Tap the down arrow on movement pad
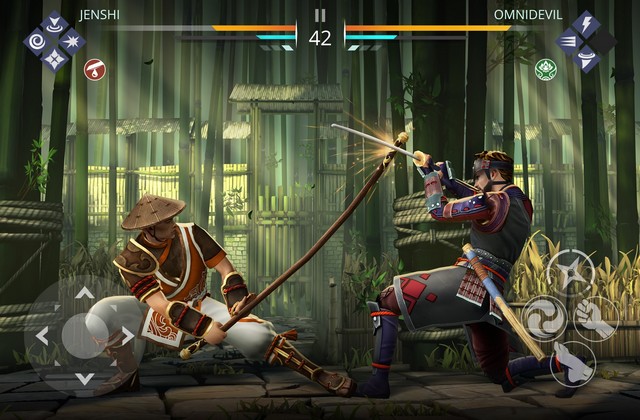The height and width of the screenshot is (420, 640). (85, 377)
